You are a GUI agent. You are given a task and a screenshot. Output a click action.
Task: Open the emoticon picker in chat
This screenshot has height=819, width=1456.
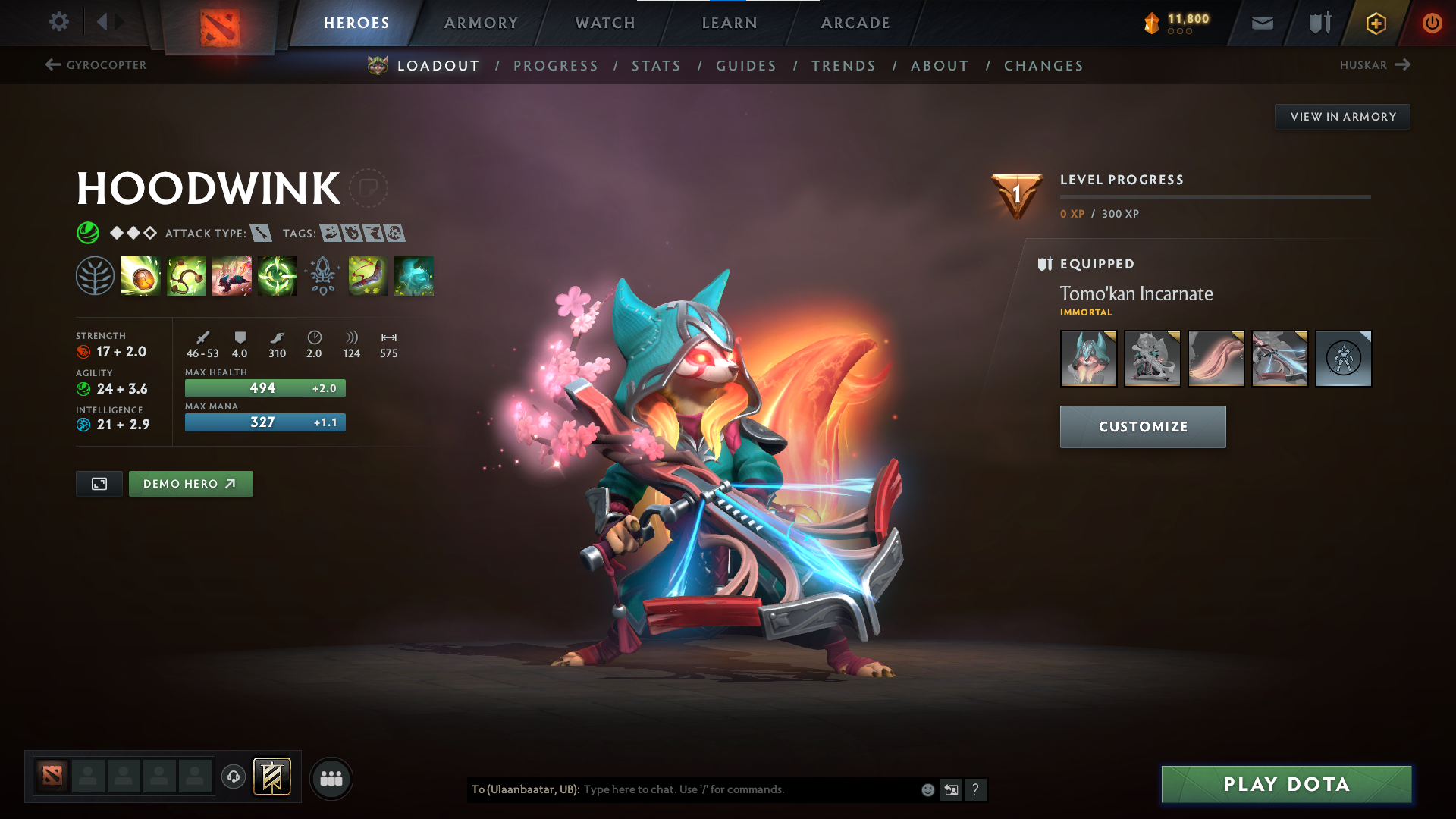coord(927,789)
